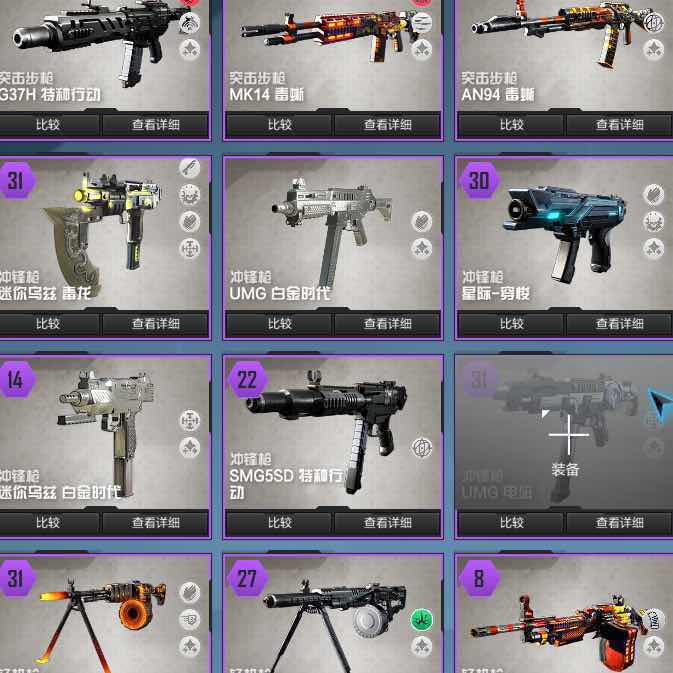Image resolution: width=673 pixels, height=673 pixels.
Task: Click 比较 under SMG5SD 特种行动
Action: tap(279, 523)
